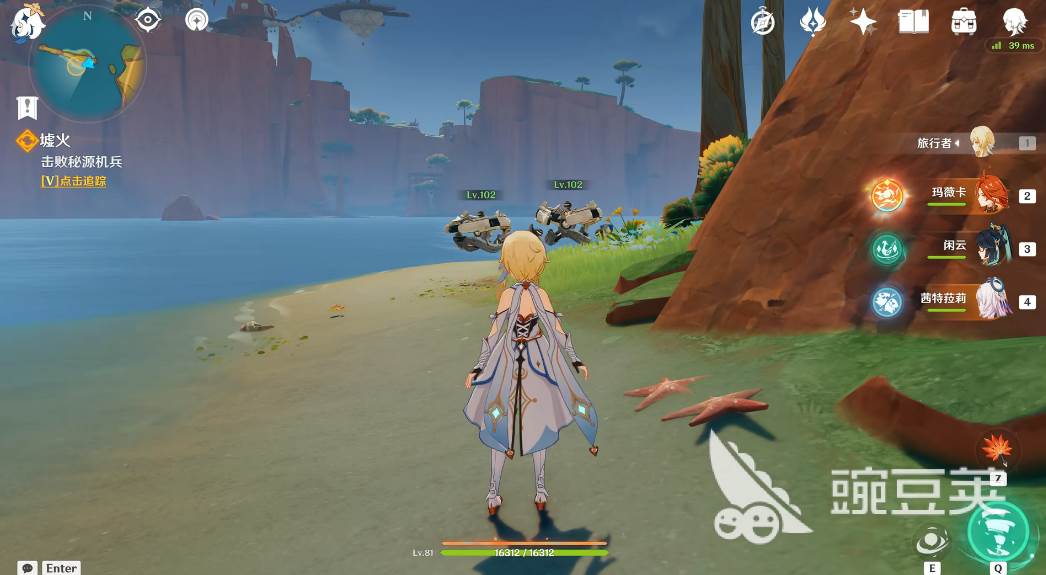Use the maple leaf gadget
The height and width of the screenshot is (575, 1046).
(998, 449)
